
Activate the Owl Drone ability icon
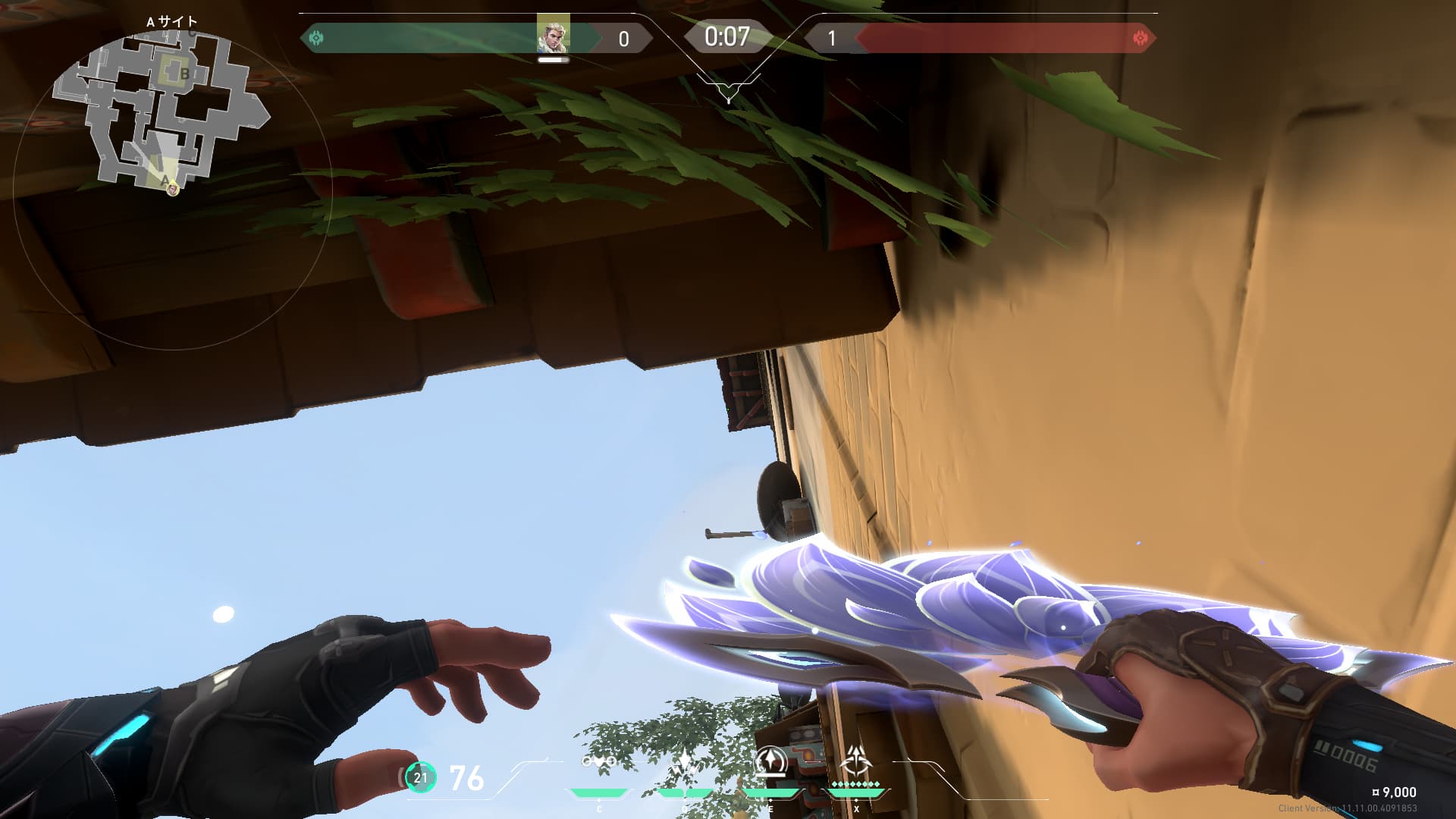(x=598, y=761)
